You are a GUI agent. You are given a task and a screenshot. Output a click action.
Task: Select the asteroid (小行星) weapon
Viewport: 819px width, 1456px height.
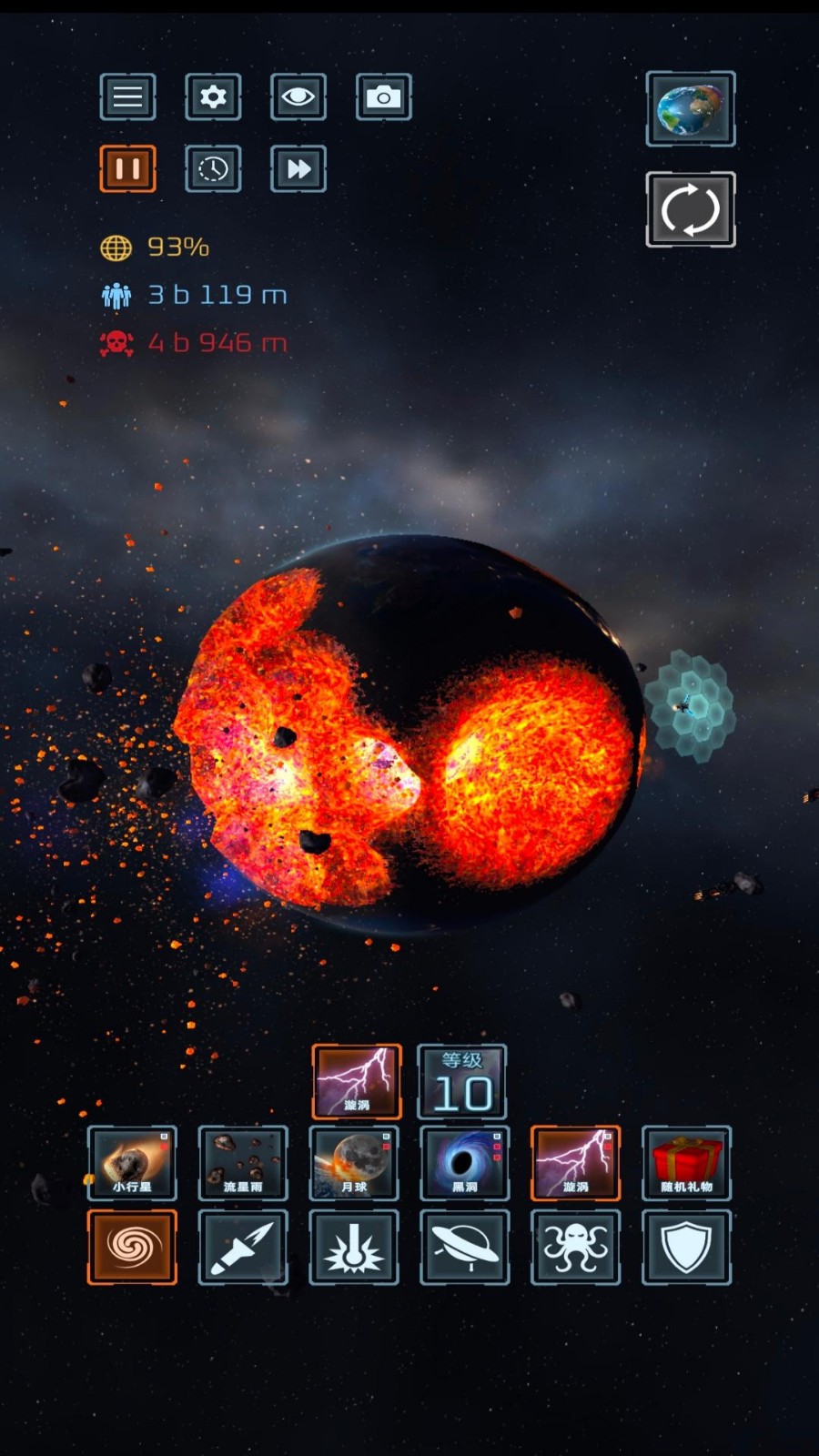132,1163
